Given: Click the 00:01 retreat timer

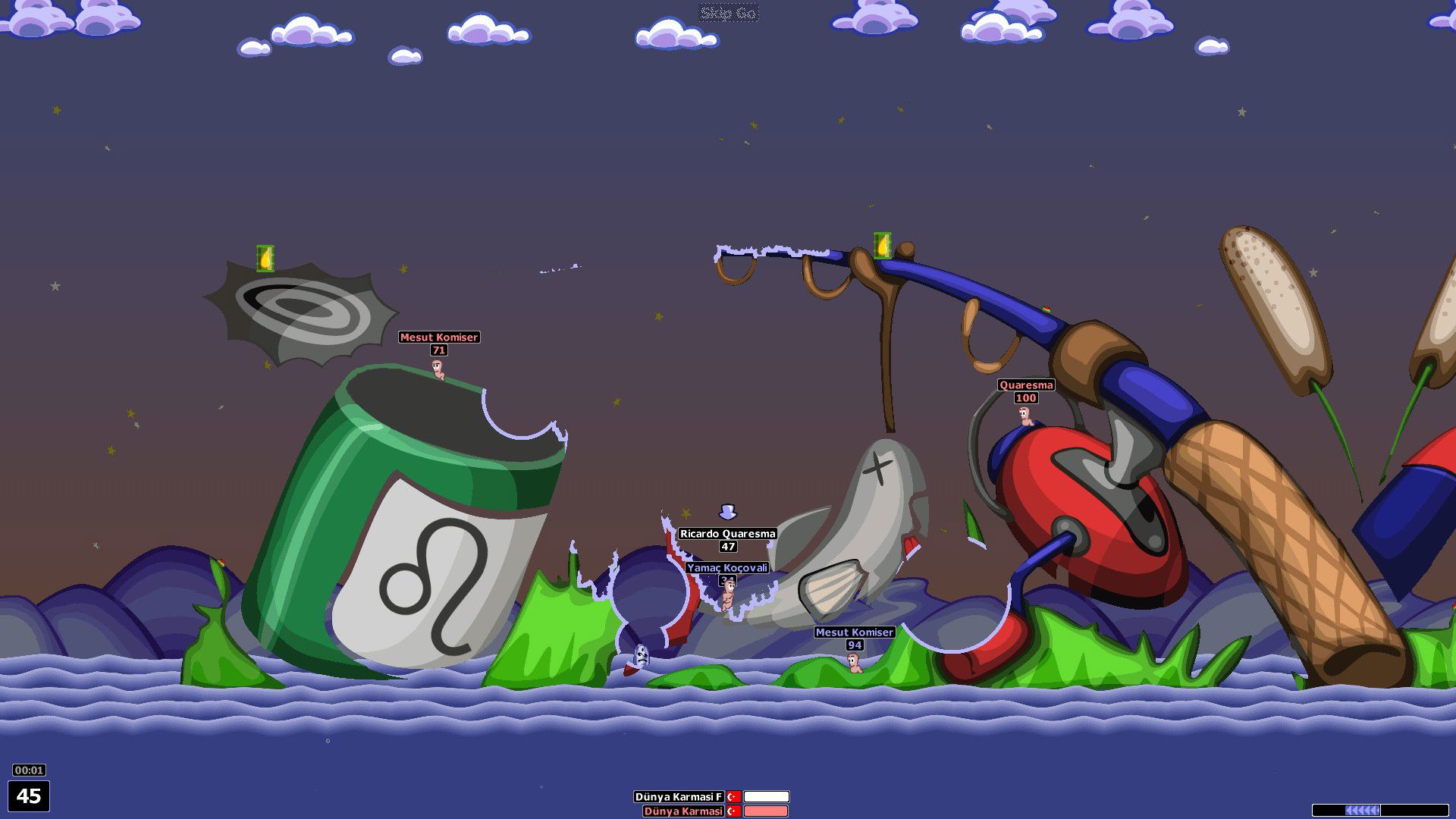Looking at the screenshot, I should (30, 770).
